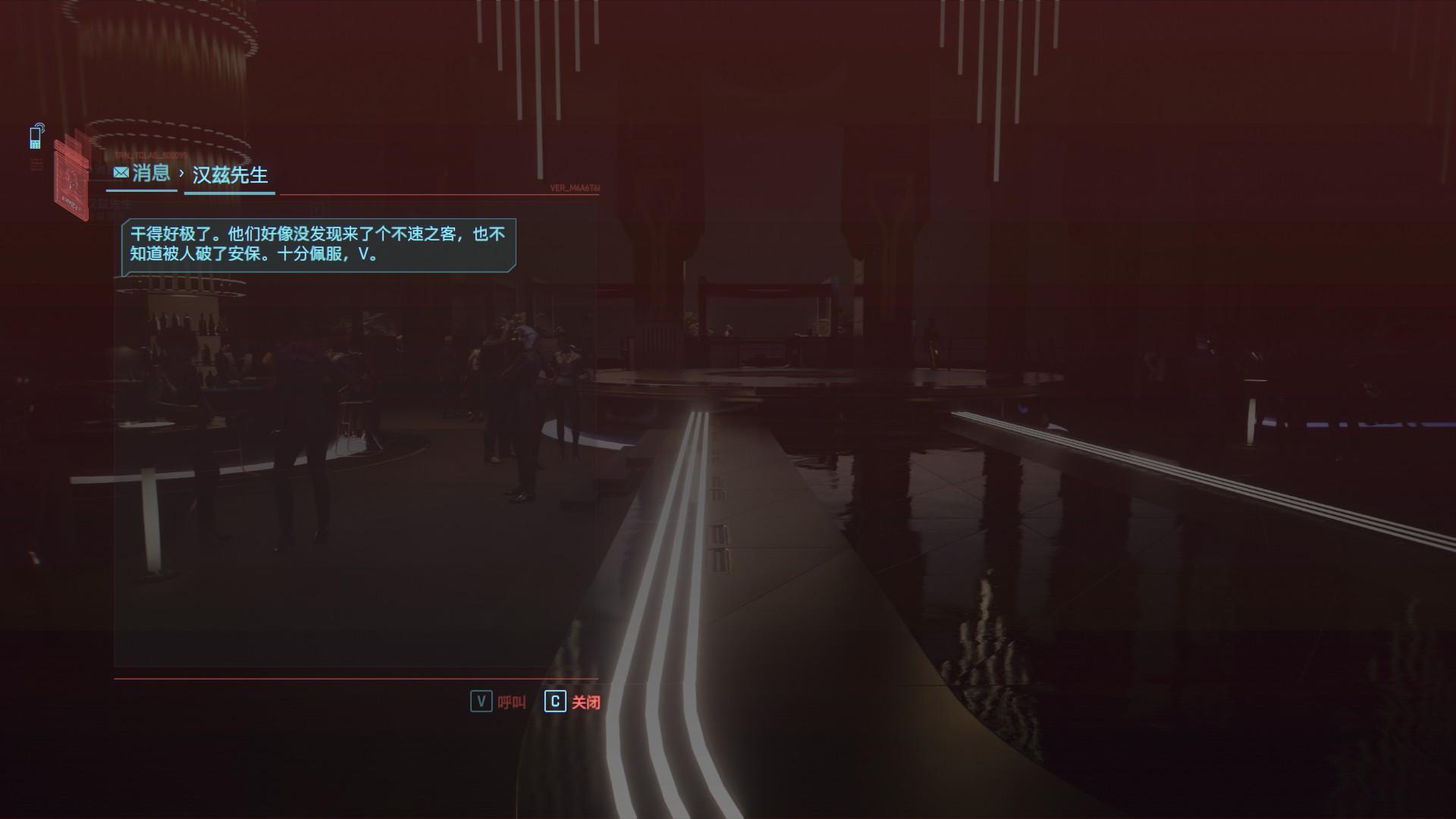This screenshot has width=1456, height=819.
Task: Go back to the 消息 messages list
Action: (x=142, y=174)
